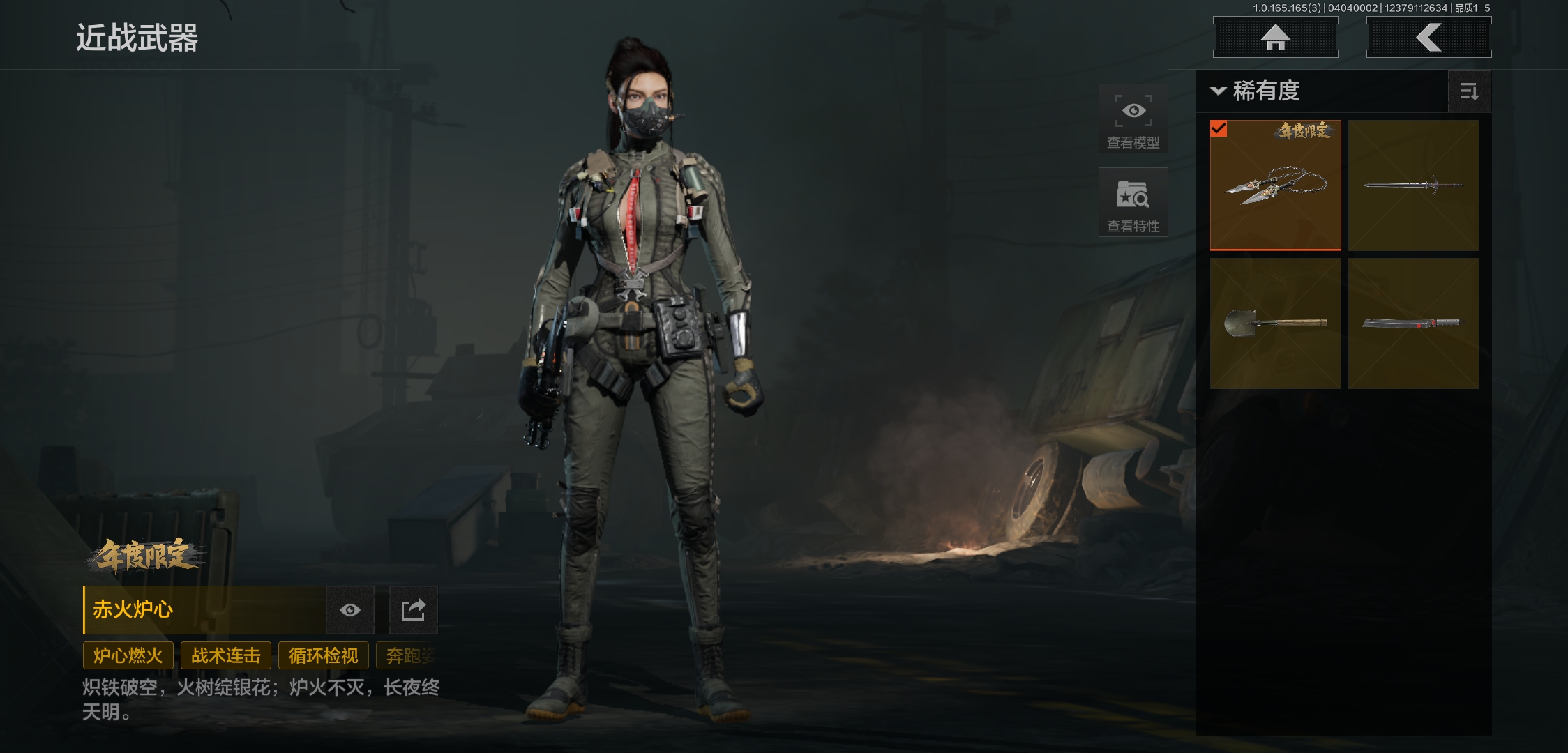
Task: Preview 赤火炉心 with the eye icon
Action: (350, 610)
